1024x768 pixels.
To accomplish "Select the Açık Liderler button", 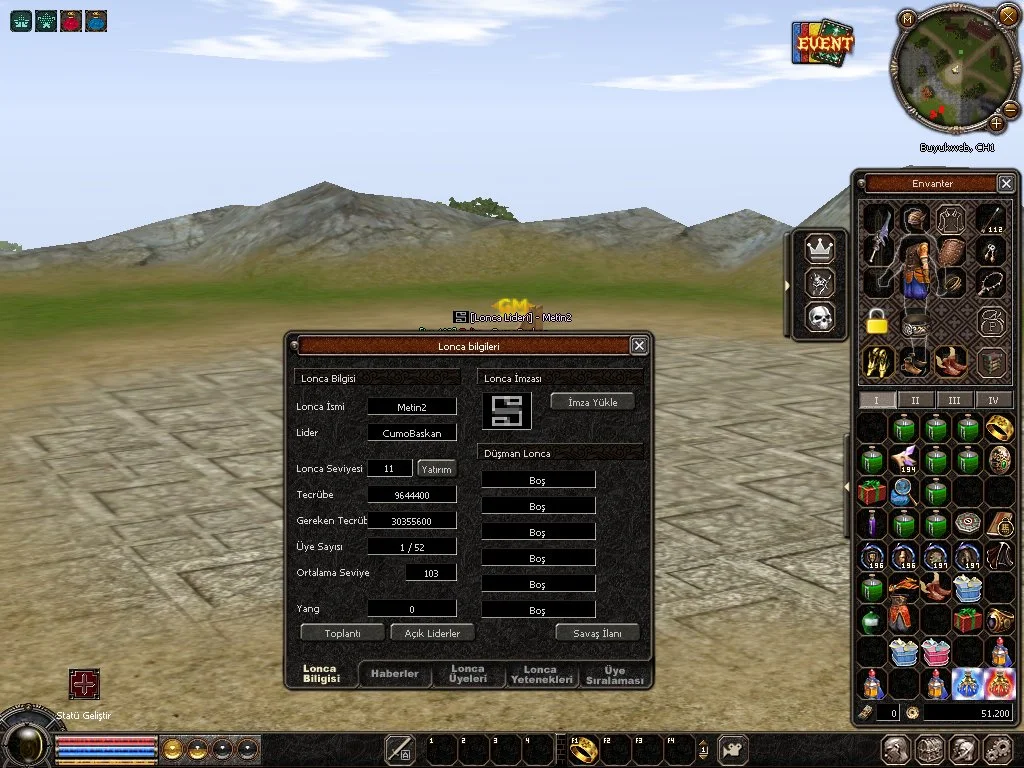I will [432, 633].
